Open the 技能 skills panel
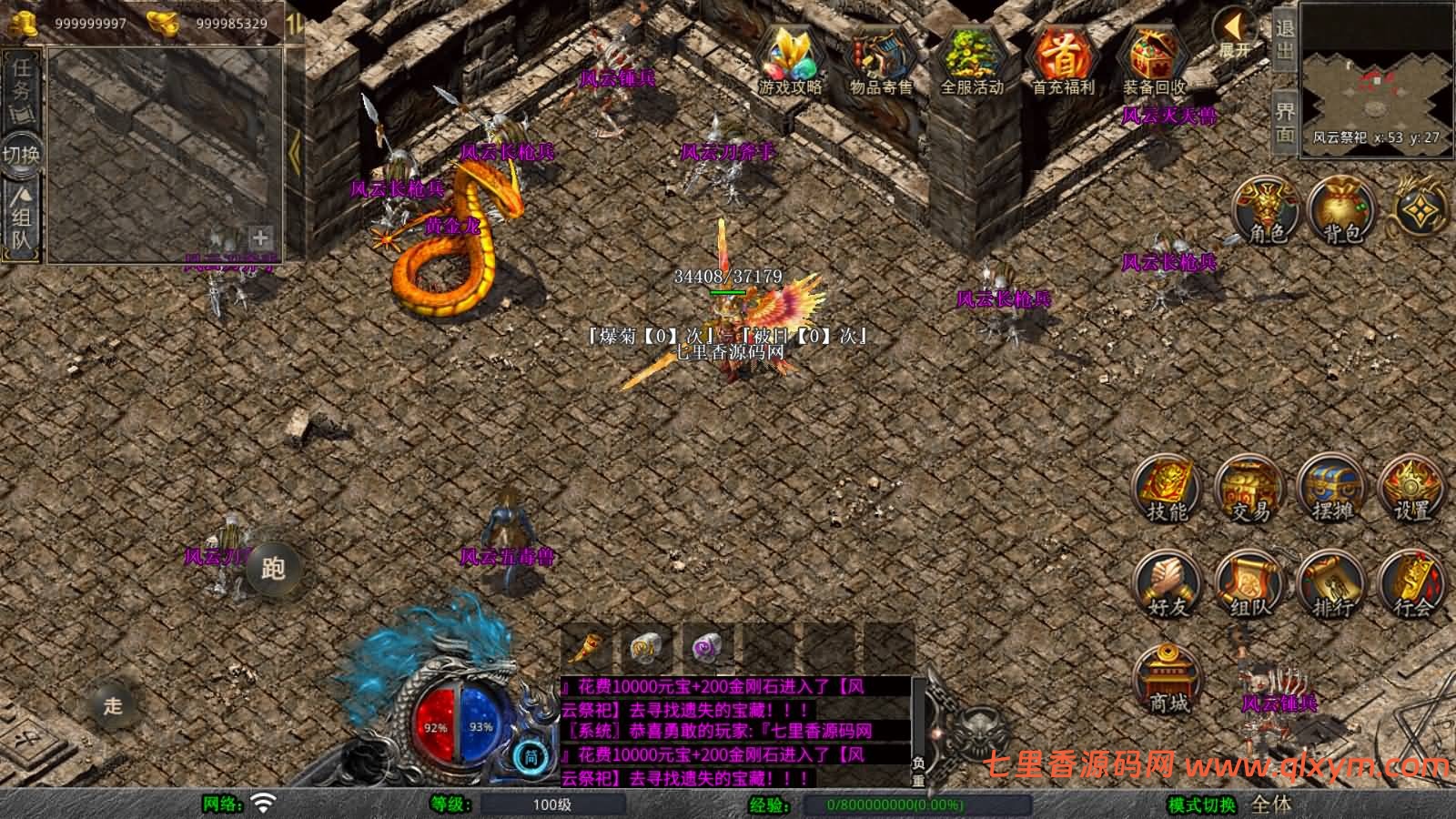This screenshot has width=1456, height=819. [1168, 491]
